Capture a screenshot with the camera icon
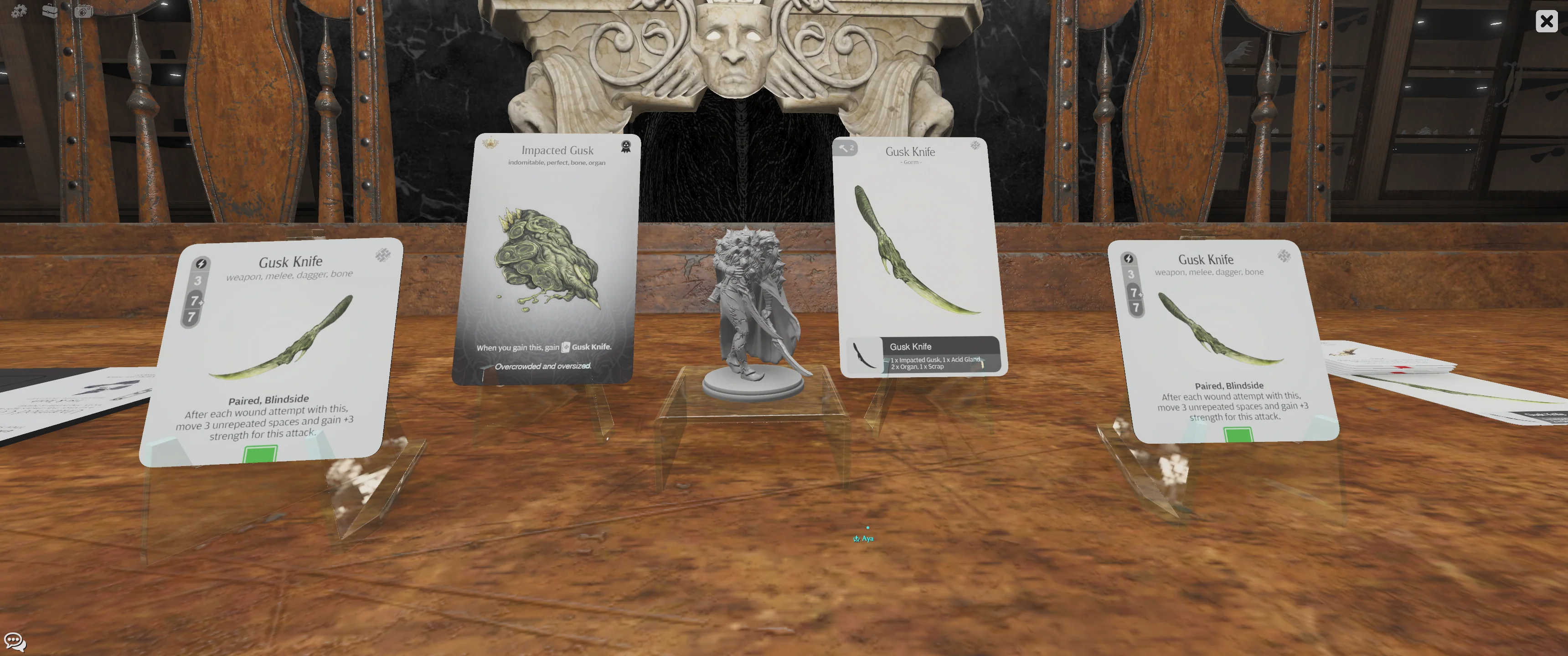 click(x=83, y=10)
